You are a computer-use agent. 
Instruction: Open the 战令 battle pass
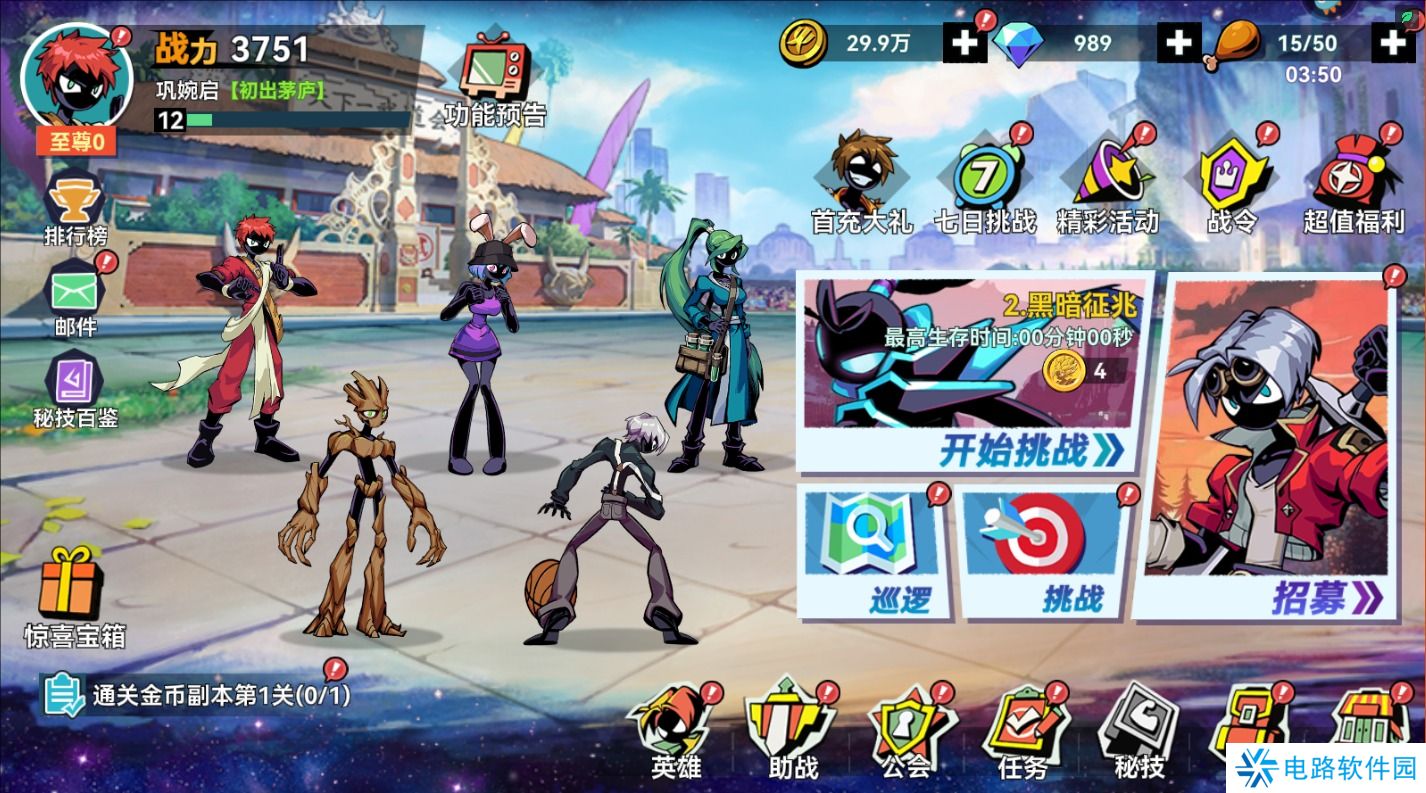[x=1231, y=184]
